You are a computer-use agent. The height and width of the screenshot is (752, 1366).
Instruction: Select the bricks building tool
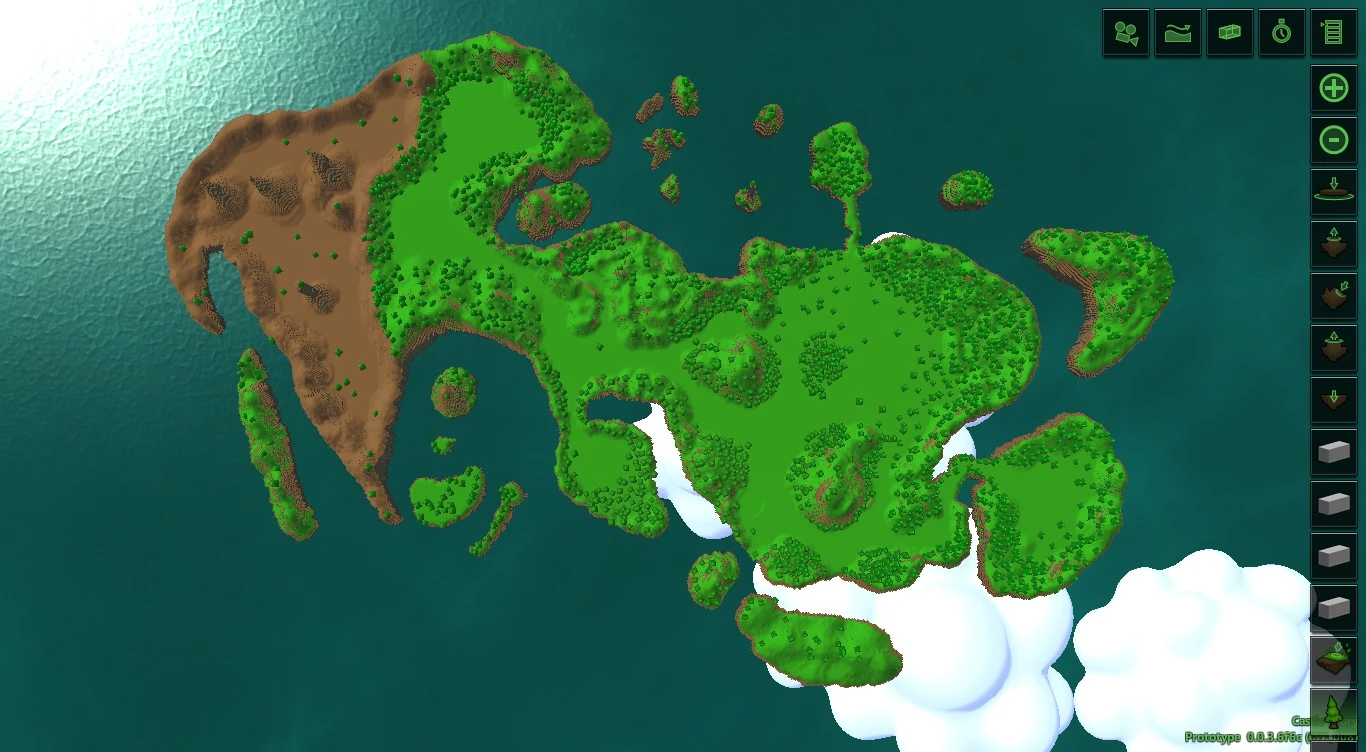1229,32
